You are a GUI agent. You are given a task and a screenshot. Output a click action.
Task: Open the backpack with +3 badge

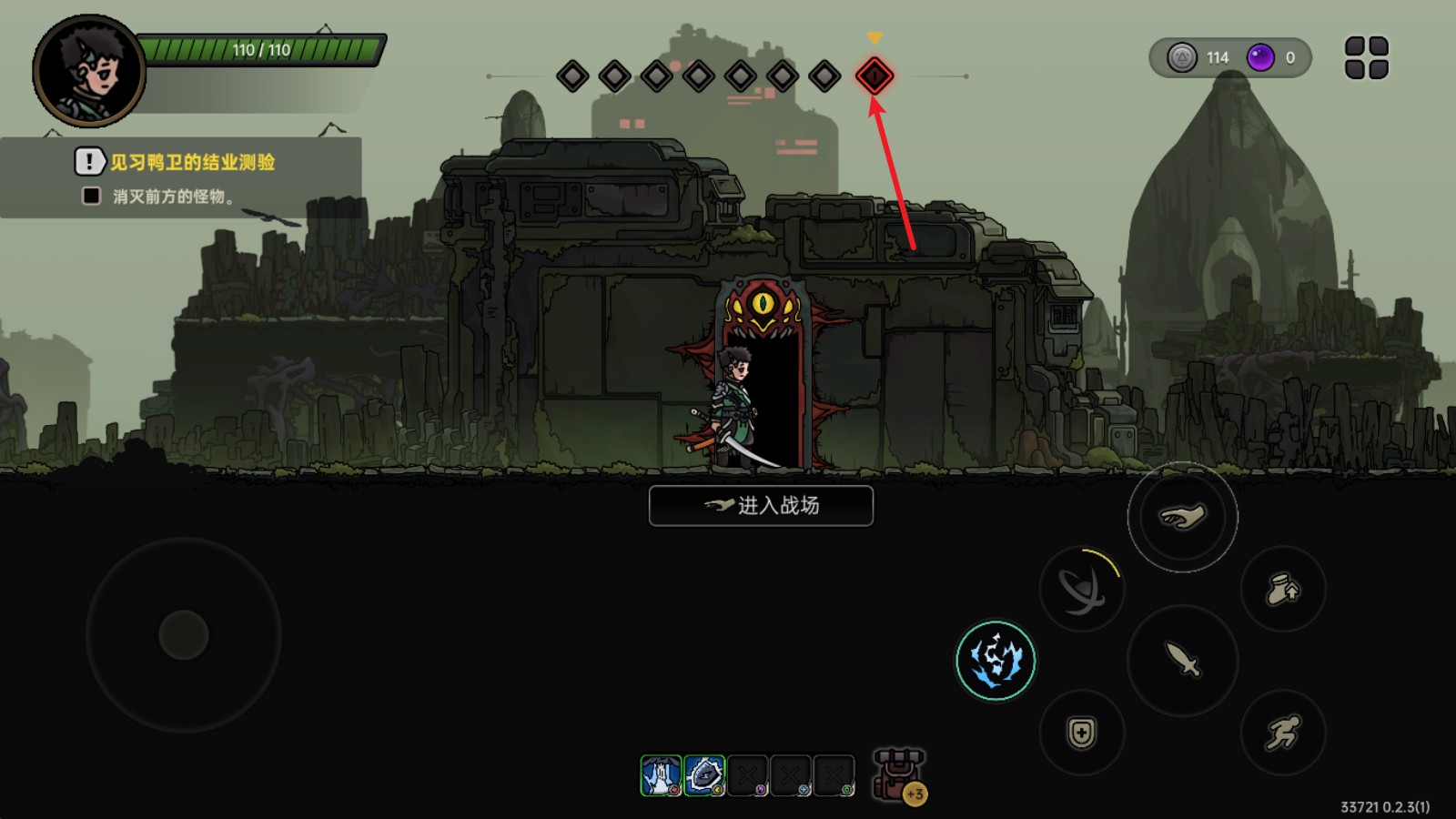pos(899,775)
